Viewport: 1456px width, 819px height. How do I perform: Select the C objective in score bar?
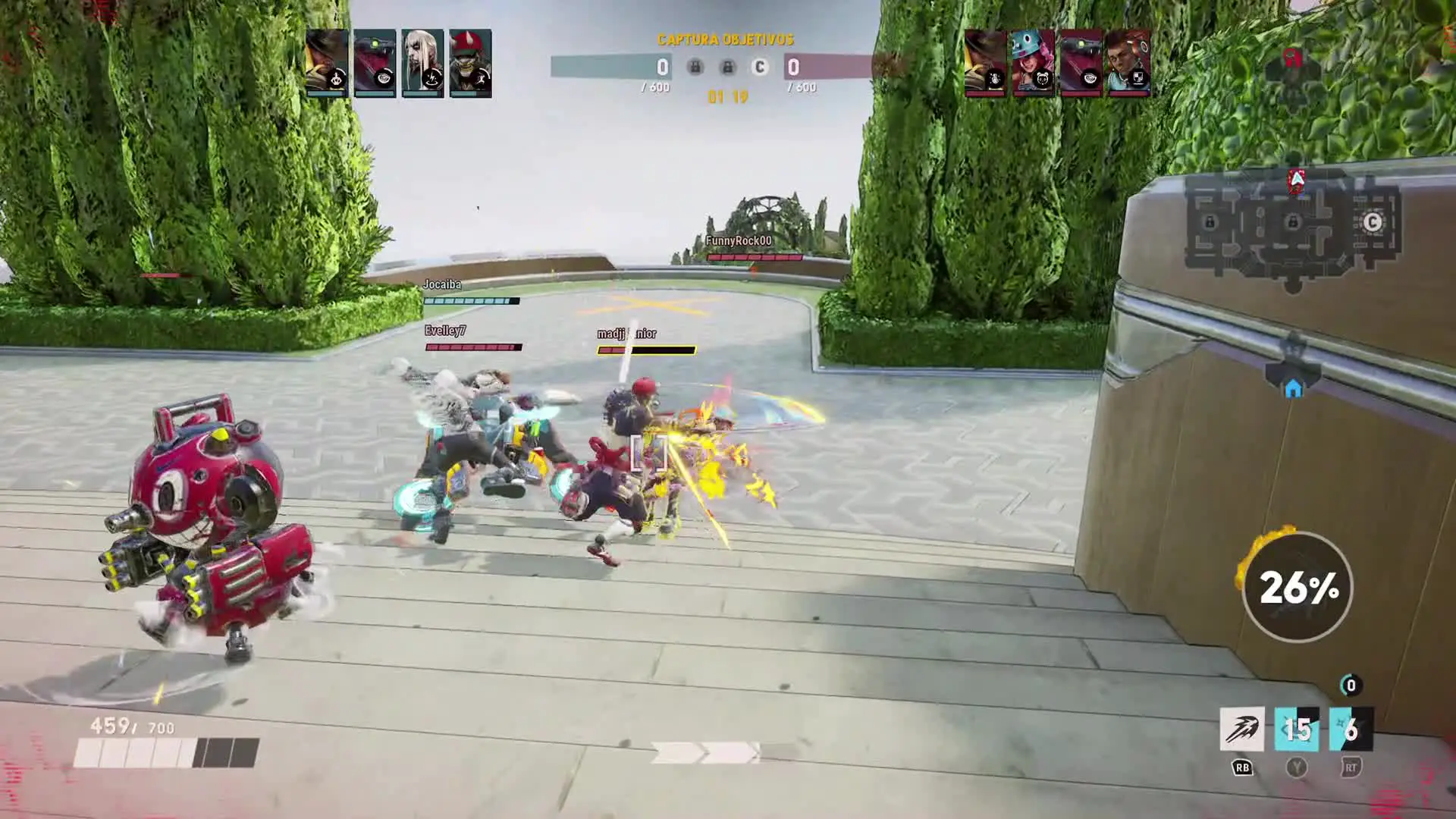point(759,67)
